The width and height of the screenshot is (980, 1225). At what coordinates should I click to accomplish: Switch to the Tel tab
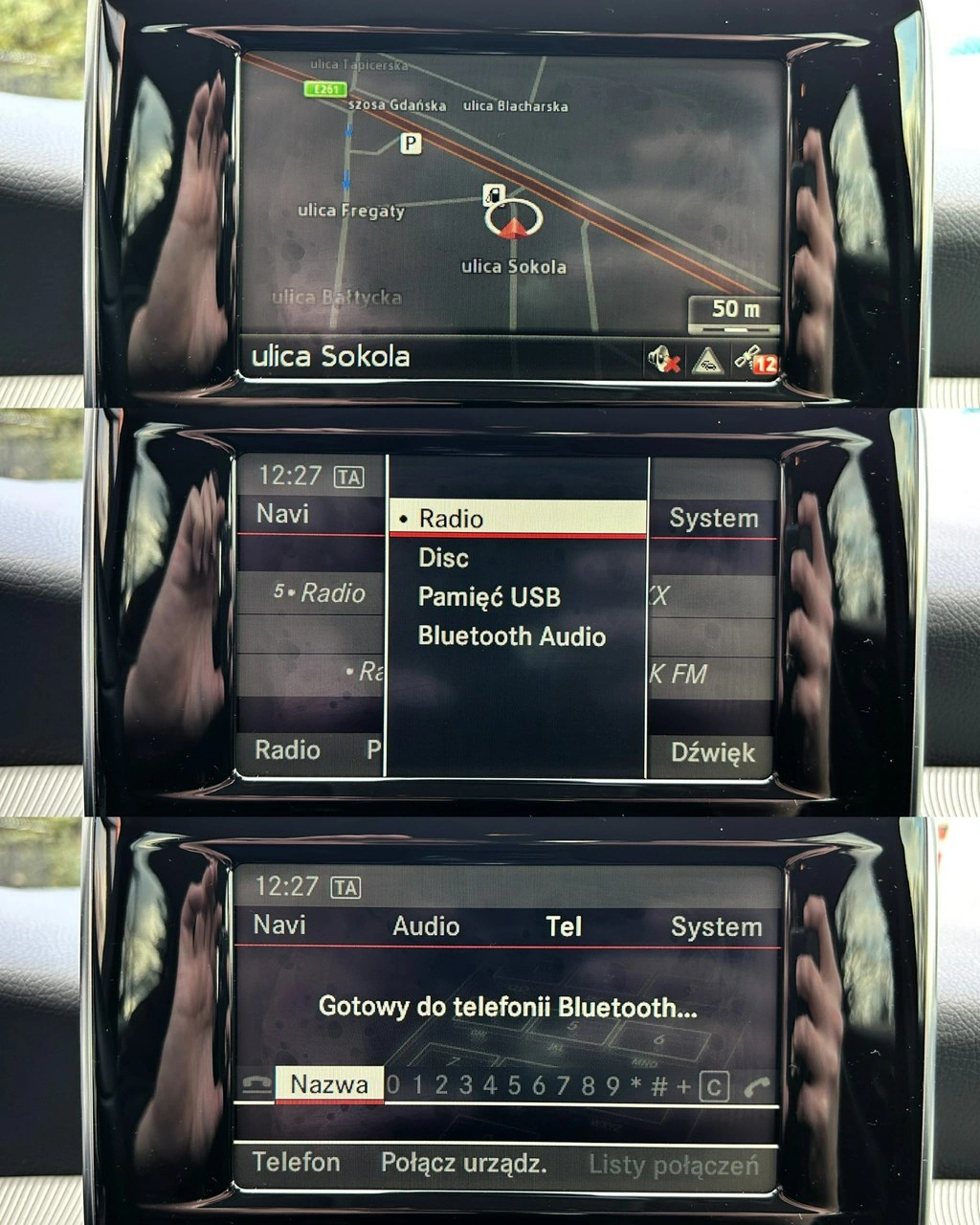564,926
